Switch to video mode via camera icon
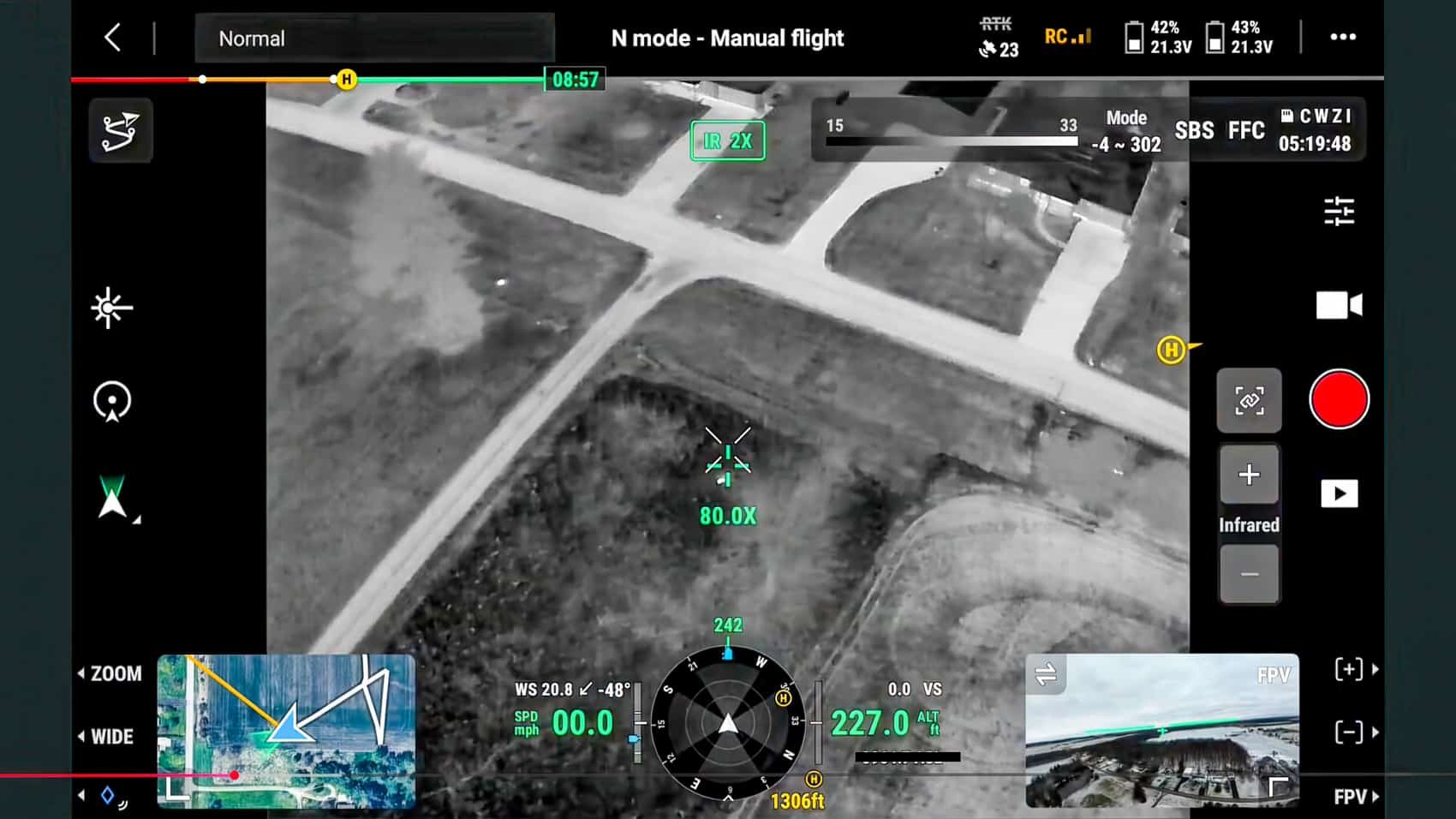Viewport: 1456px width, 819px height. 1340,305
